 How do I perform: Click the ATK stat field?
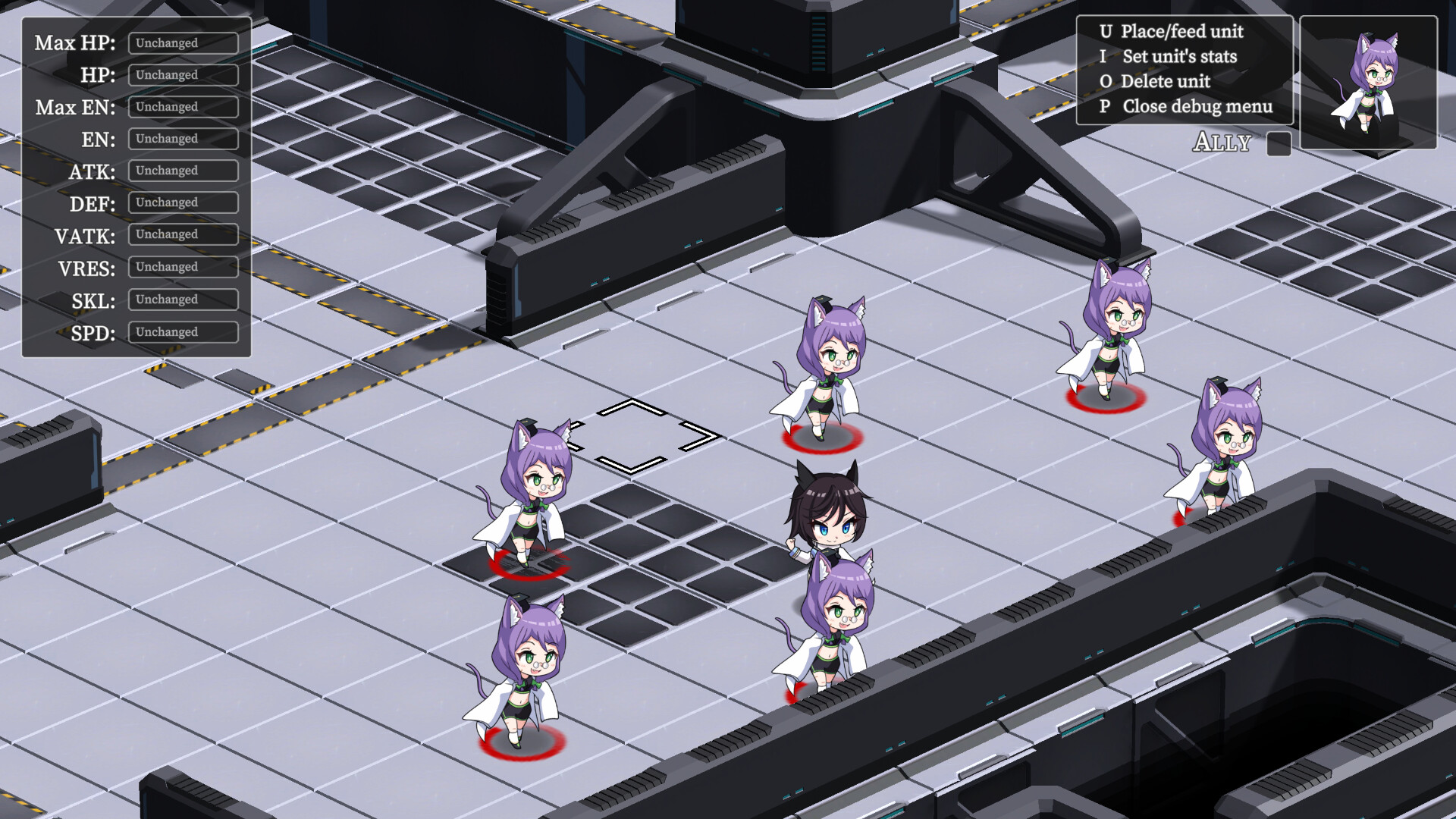click(183, 171)
